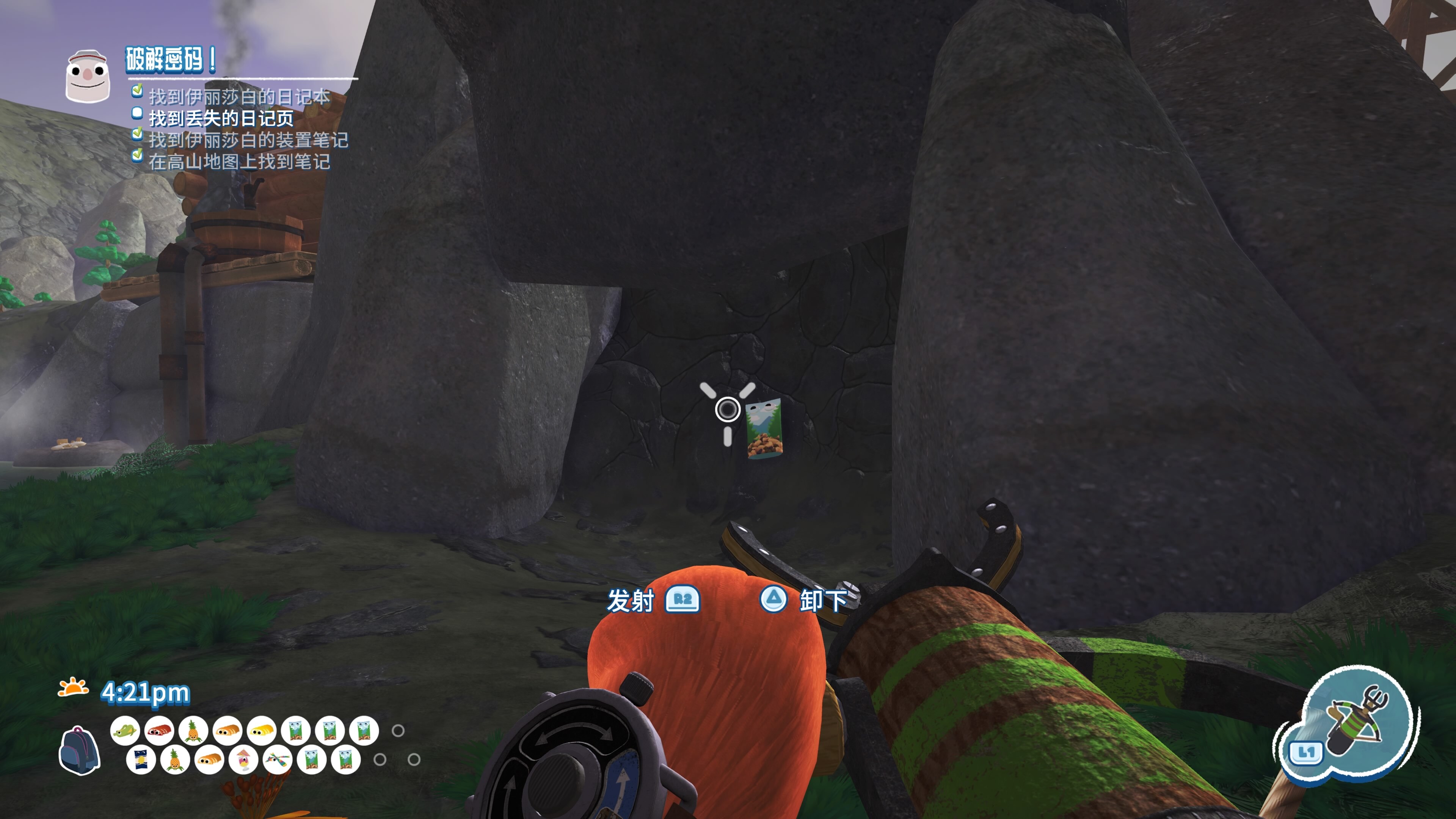Select the 找到丢失的日记页 objective
Viewport: 1456px width, 819px height.
[221, 118]
